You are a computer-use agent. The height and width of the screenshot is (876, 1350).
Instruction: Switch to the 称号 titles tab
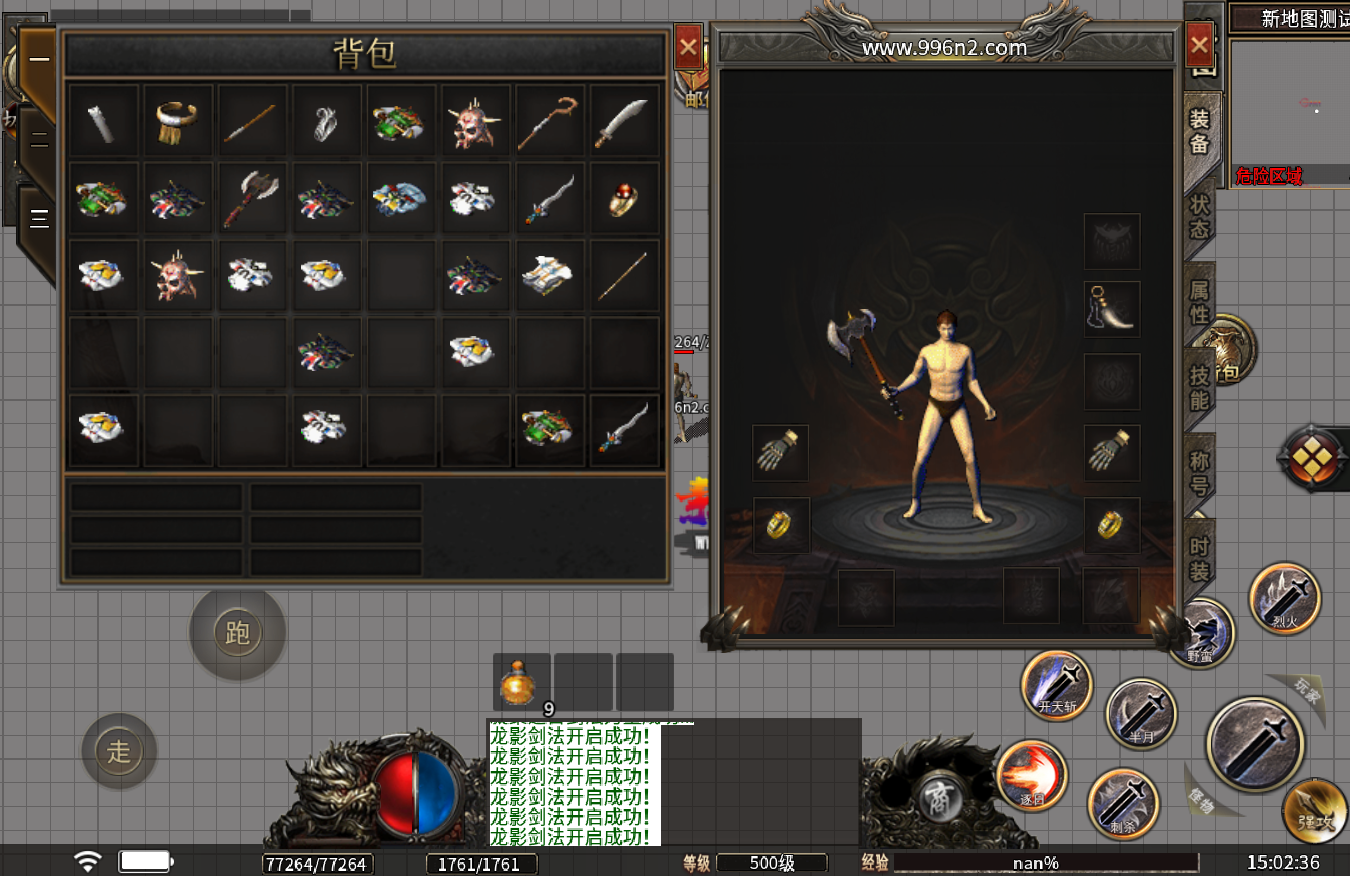tap(1199, 473)
